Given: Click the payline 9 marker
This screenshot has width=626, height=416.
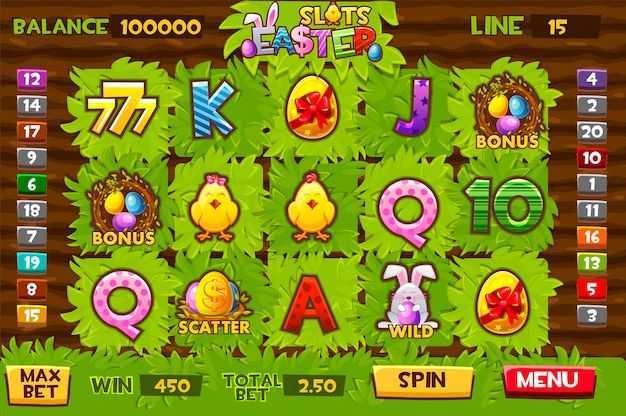Looking at the screenshot, I should (32, 157).
